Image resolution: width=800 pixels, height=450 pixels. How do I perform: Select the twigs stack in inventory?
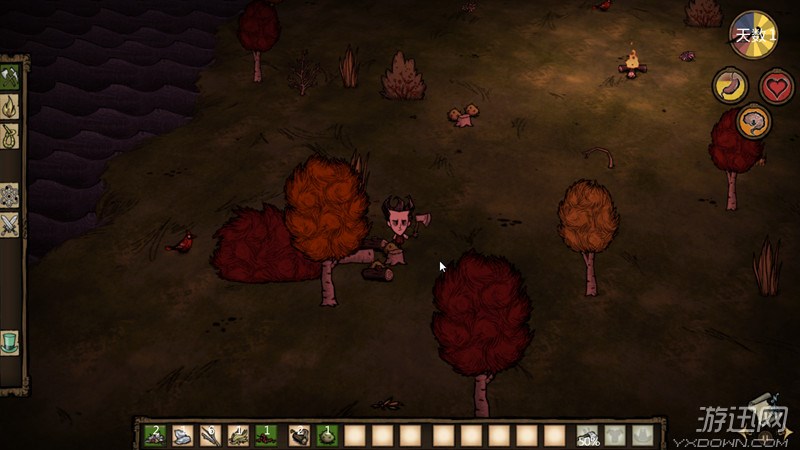[x=210, y=435]
